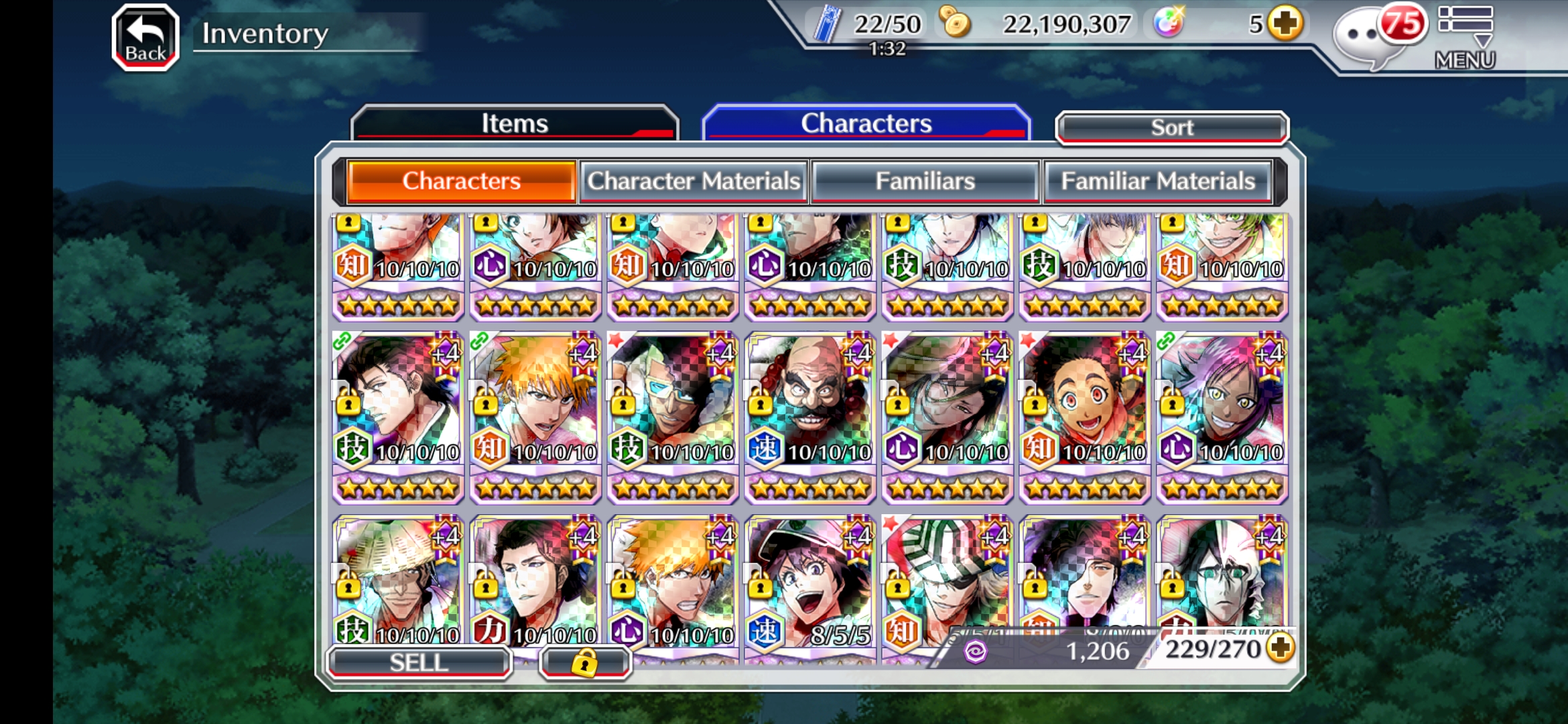This screenshot has height=724, width=1568.
Task: Switch to the Familiars sub-tab
Action: (925, 181)
